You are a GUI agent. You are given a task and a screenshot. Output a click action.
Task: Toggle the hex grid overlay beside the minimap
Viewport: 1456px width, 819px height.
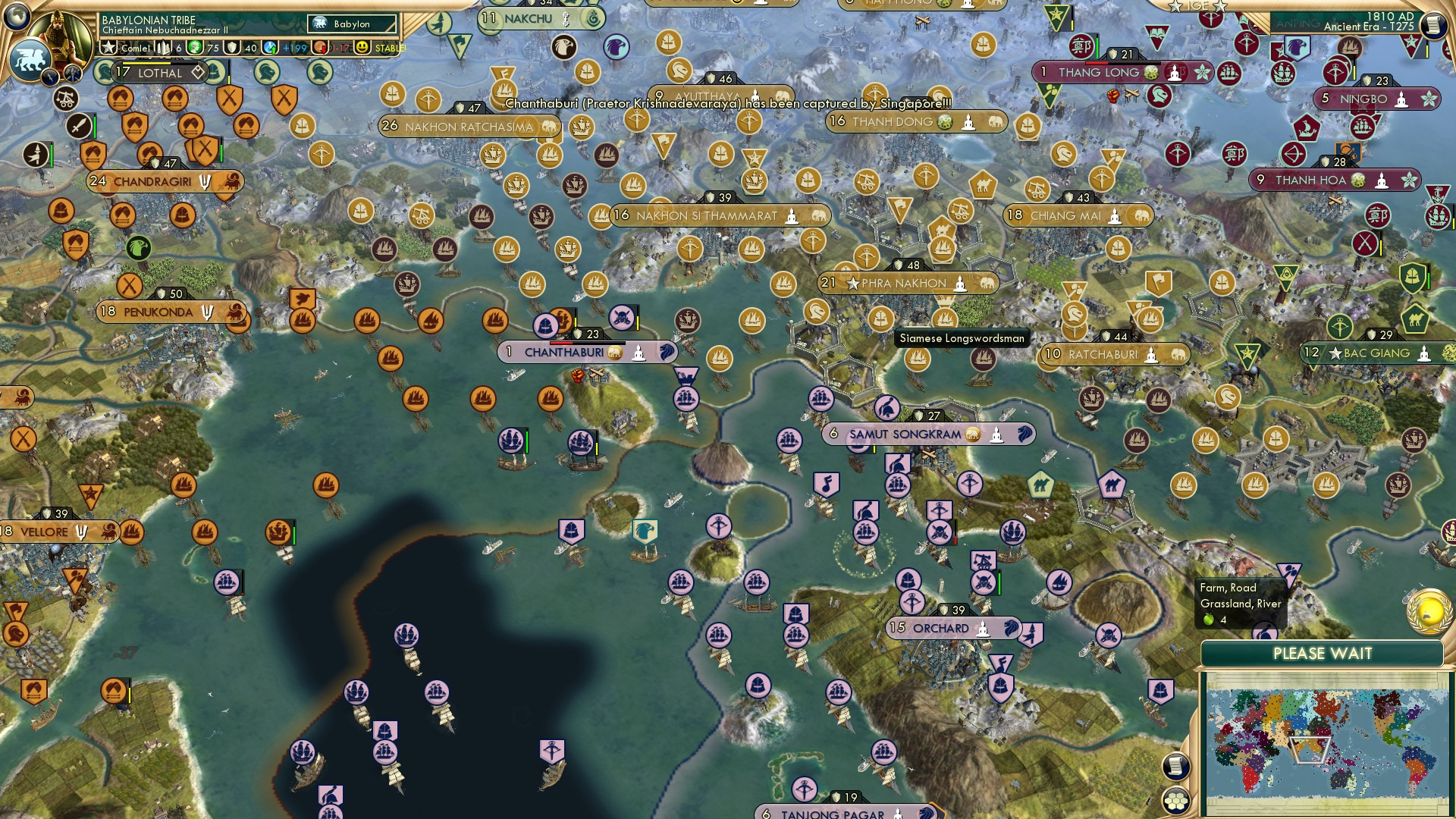(x=1178, y=799)
